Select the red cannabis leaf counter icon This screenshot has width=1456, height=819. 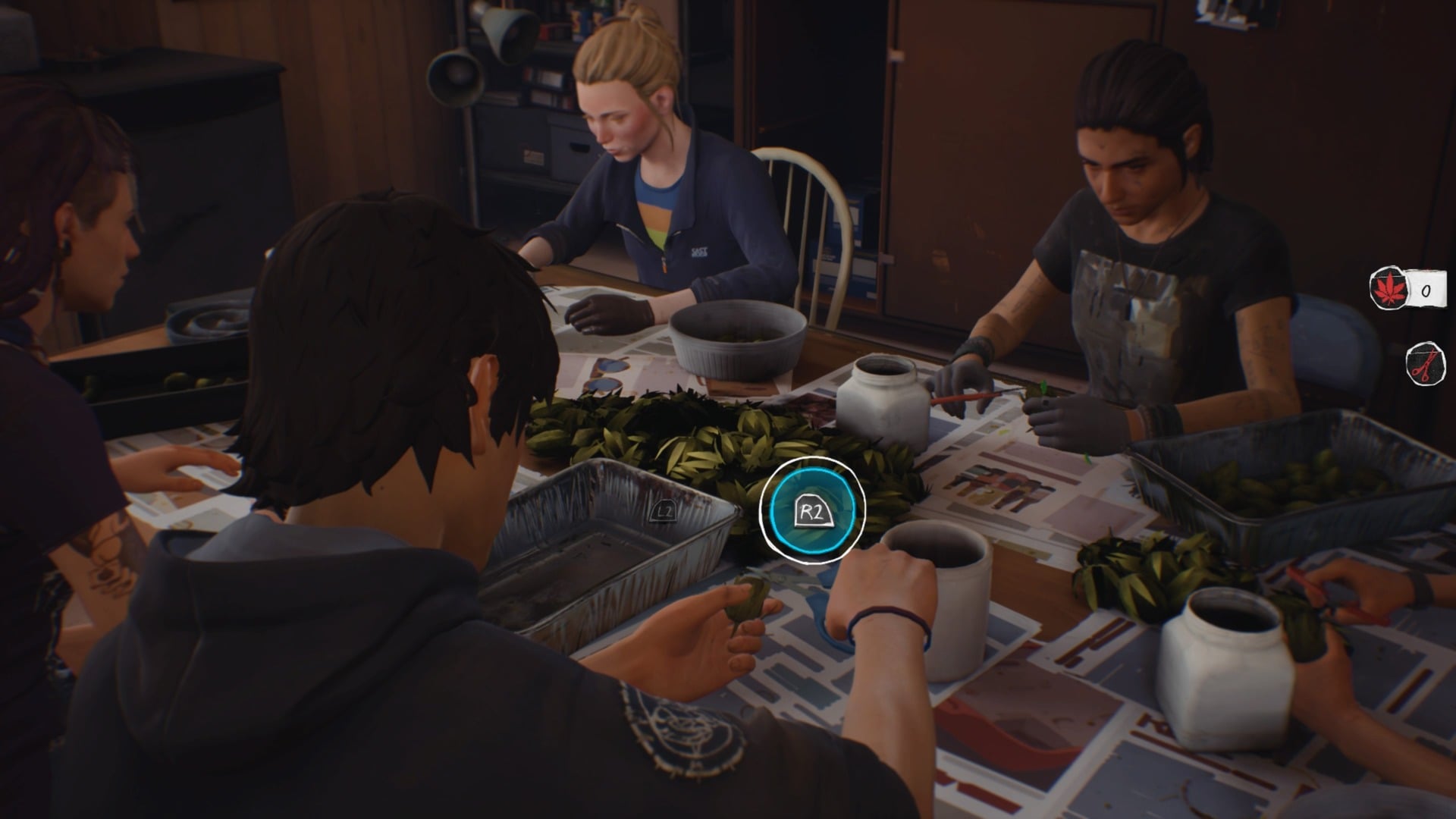1389,290
